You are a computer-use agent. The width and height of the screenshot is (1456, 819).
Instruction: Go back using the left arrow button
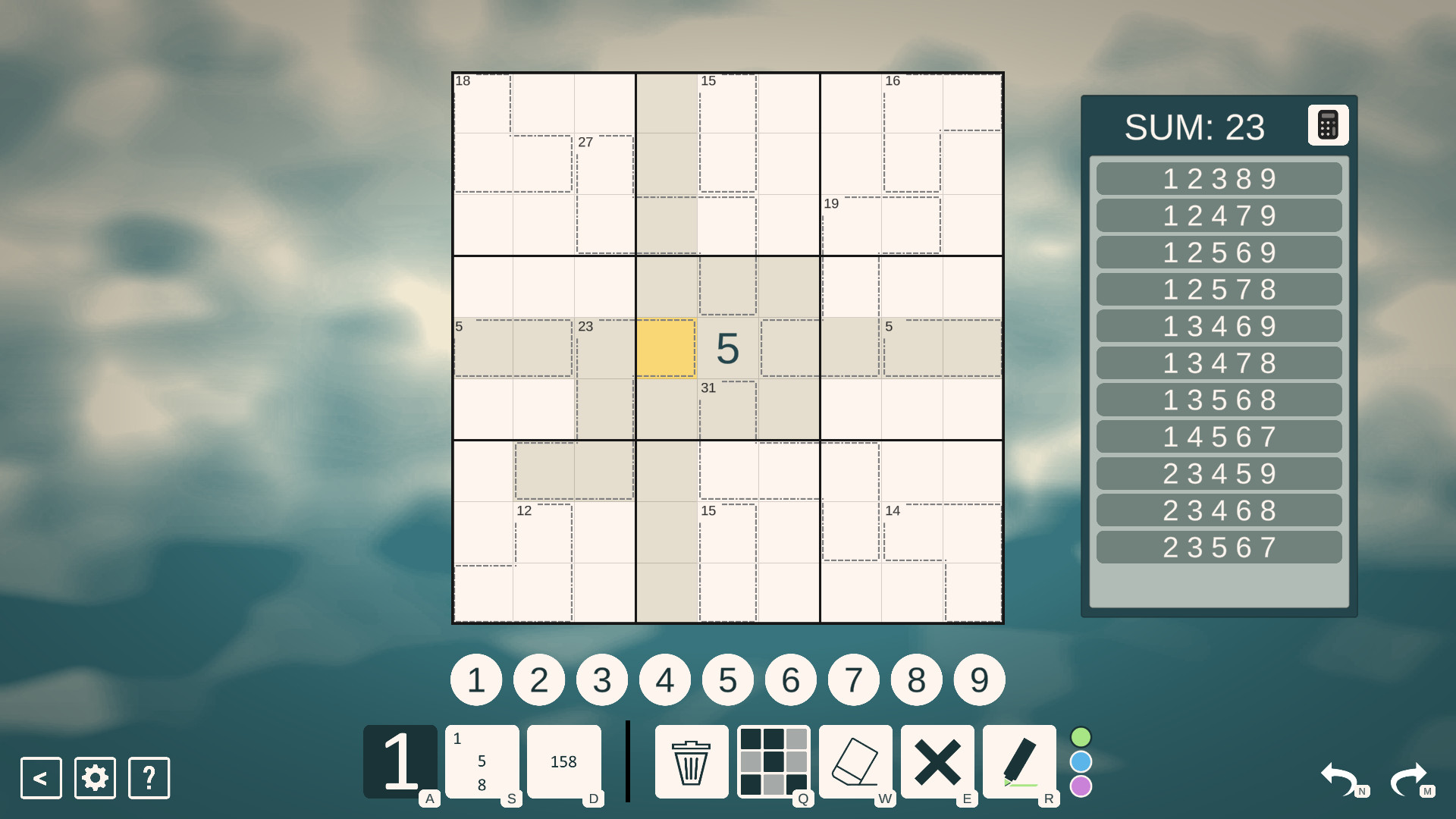click(39, 778)
